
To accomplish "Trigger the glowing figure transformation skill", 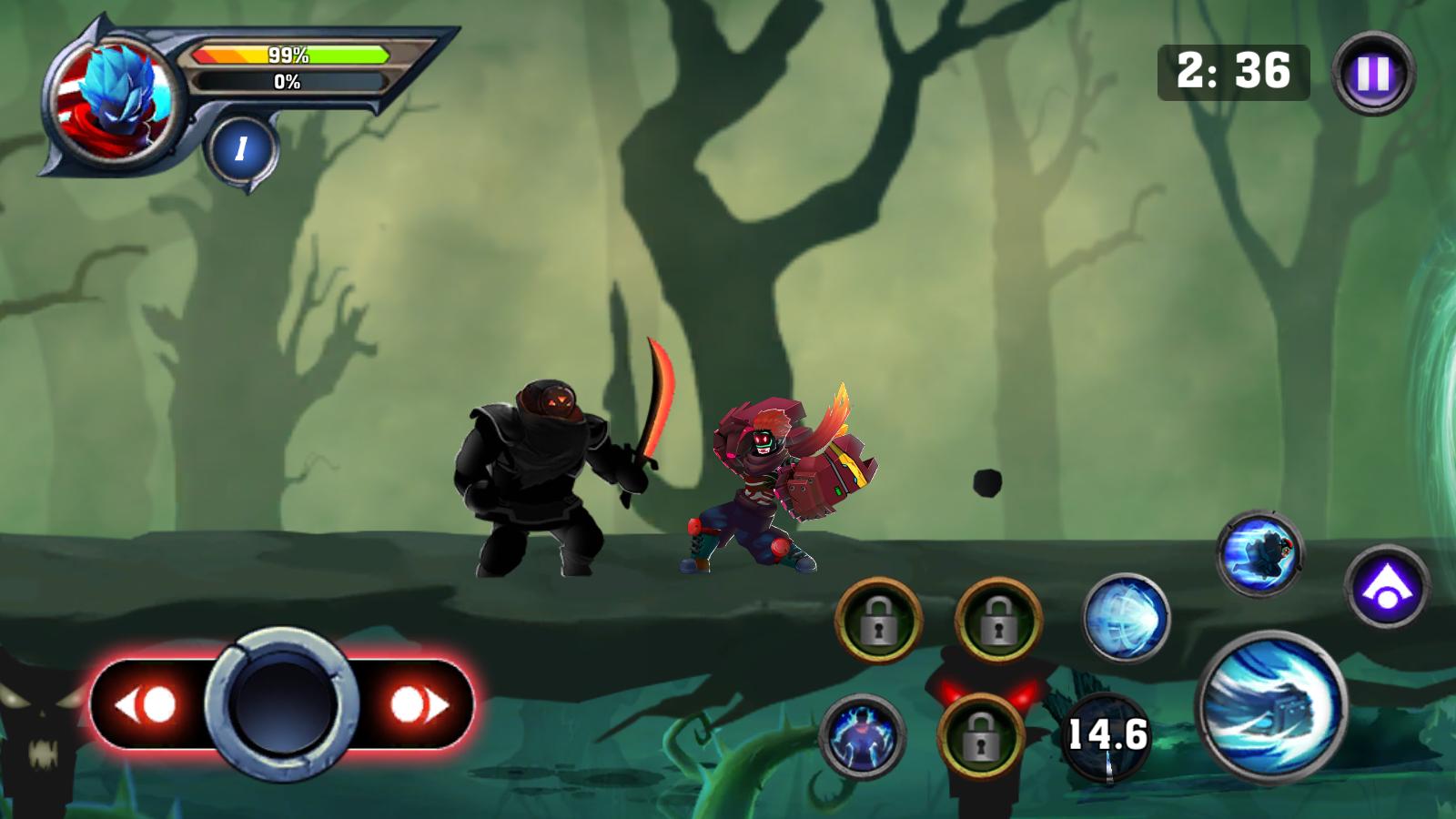I will pyautogui.click(x=862, y=735).
